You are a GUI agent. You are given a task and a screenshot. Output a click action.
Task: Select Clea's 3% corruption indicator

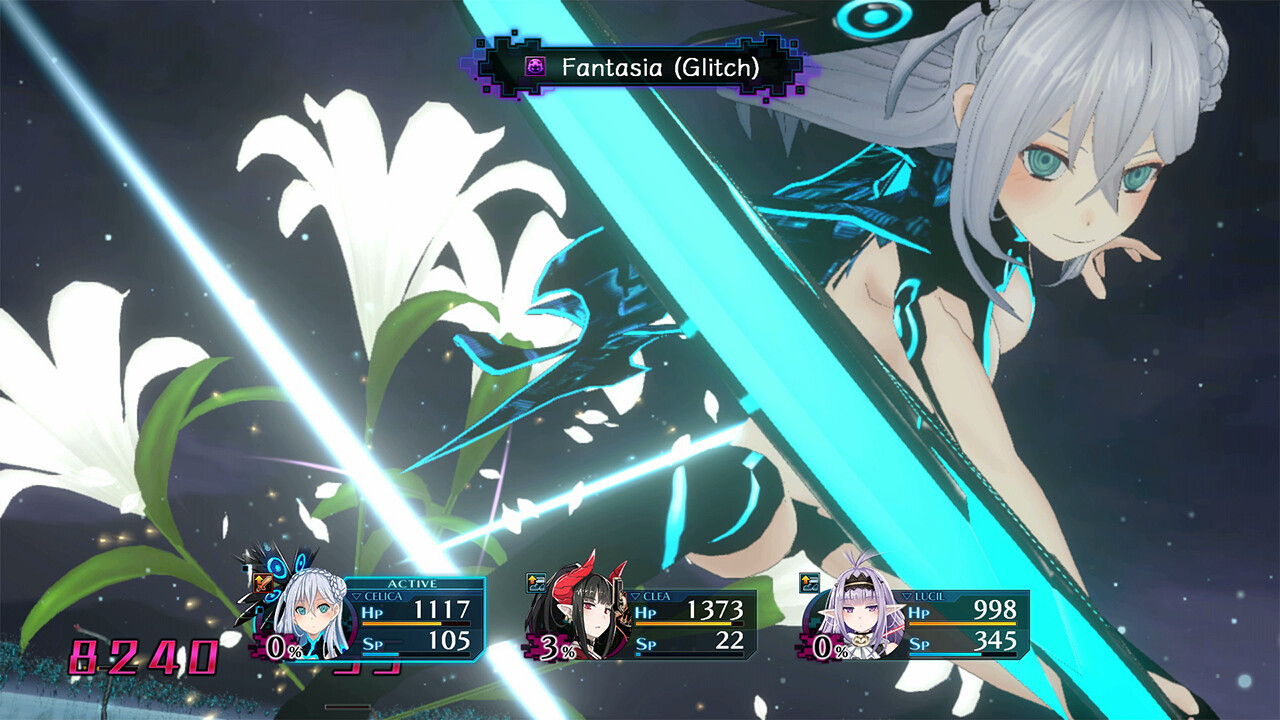pyautogui.click(x=557, y=647)
